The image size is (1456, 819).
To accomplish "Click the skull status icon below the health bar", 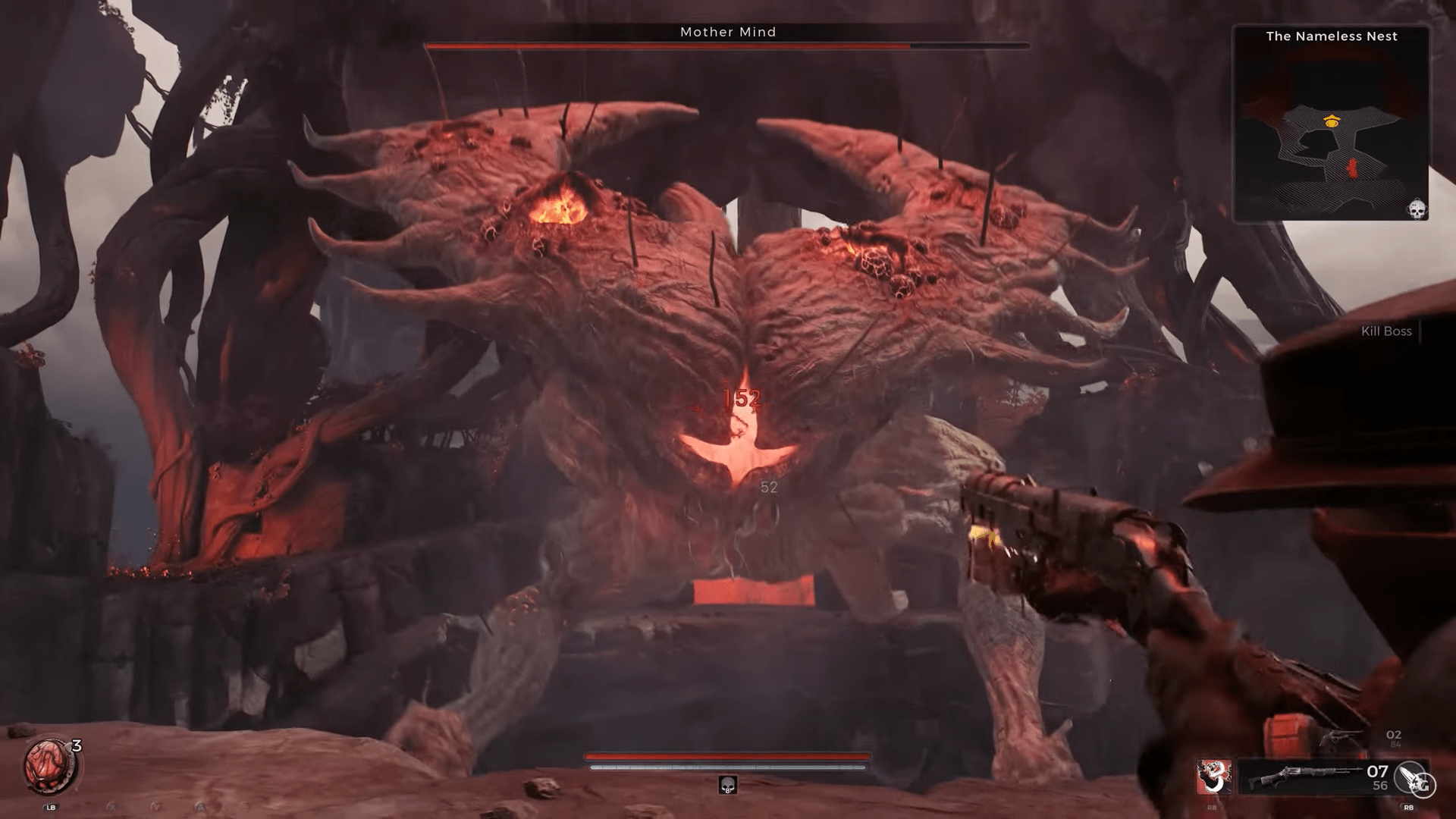I will pos(727,785).
